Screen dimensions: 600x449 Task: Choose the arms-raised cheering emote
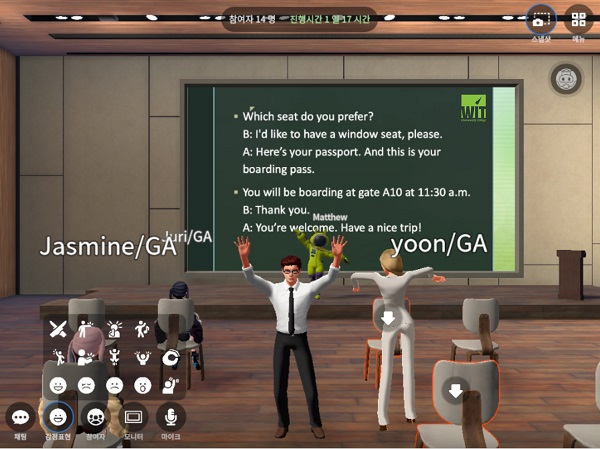[x=142, y=356]
